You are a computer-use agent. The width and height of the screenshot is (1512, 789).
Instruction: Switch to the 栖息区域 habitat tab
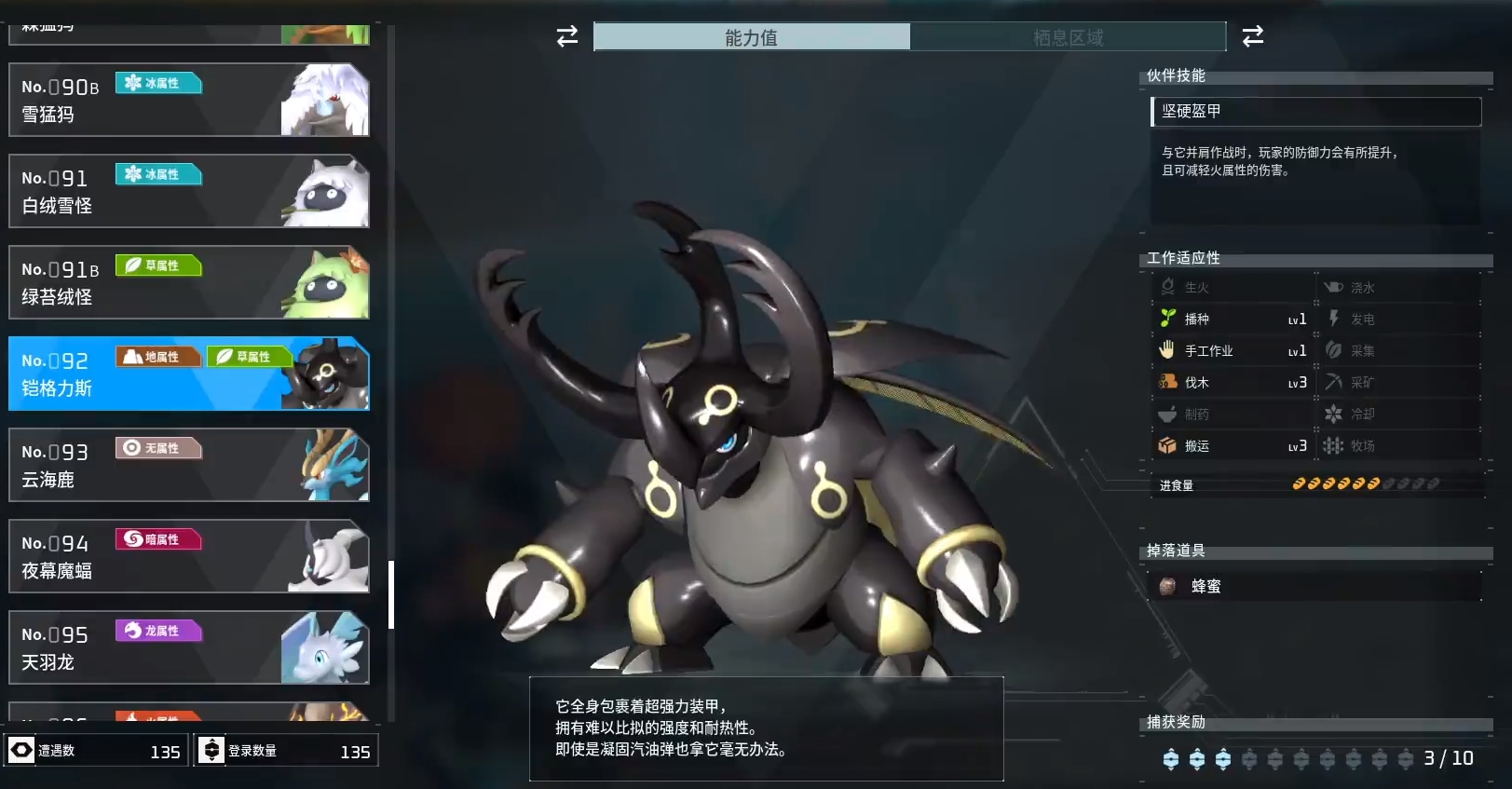(x=1068, y=37)
